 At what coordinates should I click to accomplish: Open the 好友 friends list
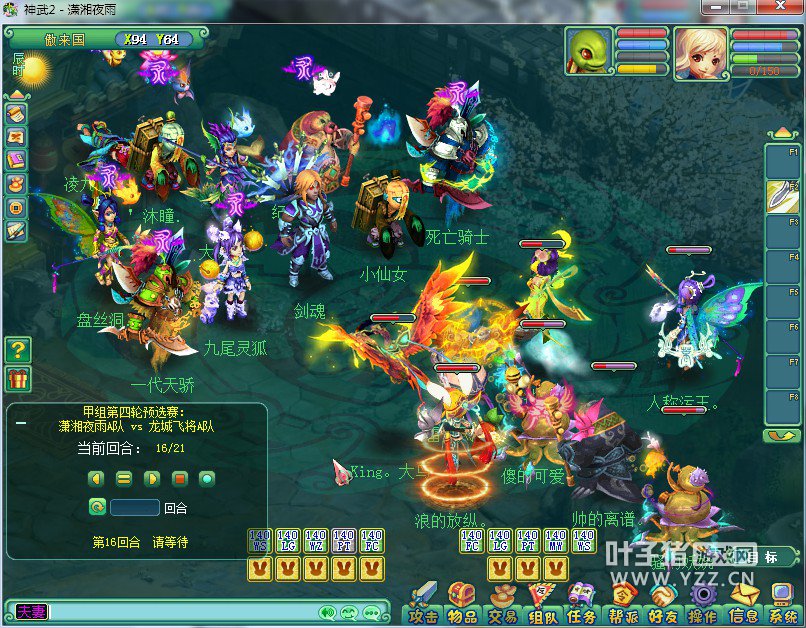point(663,607)
